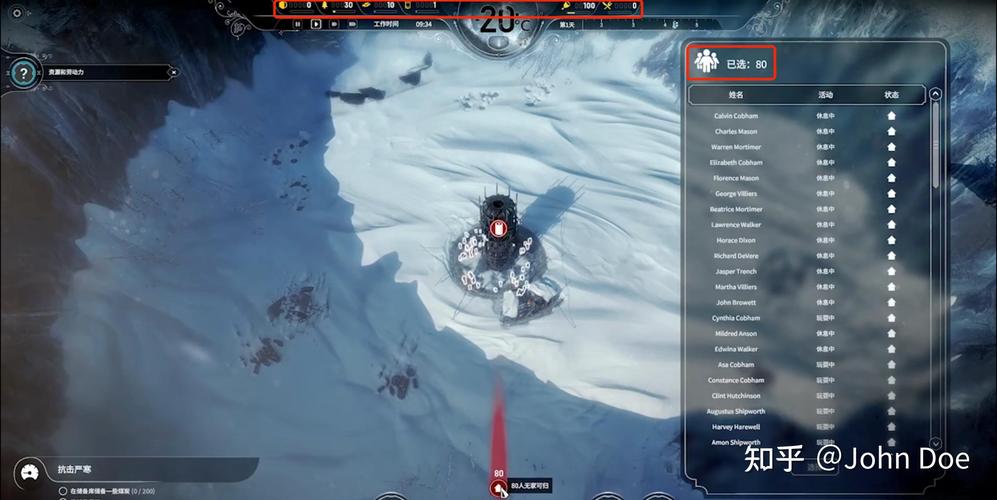The image size is (997, 500).
Task: Choose Florence Mason from the list
Action: pyautogui.click(x=736, y=178)
